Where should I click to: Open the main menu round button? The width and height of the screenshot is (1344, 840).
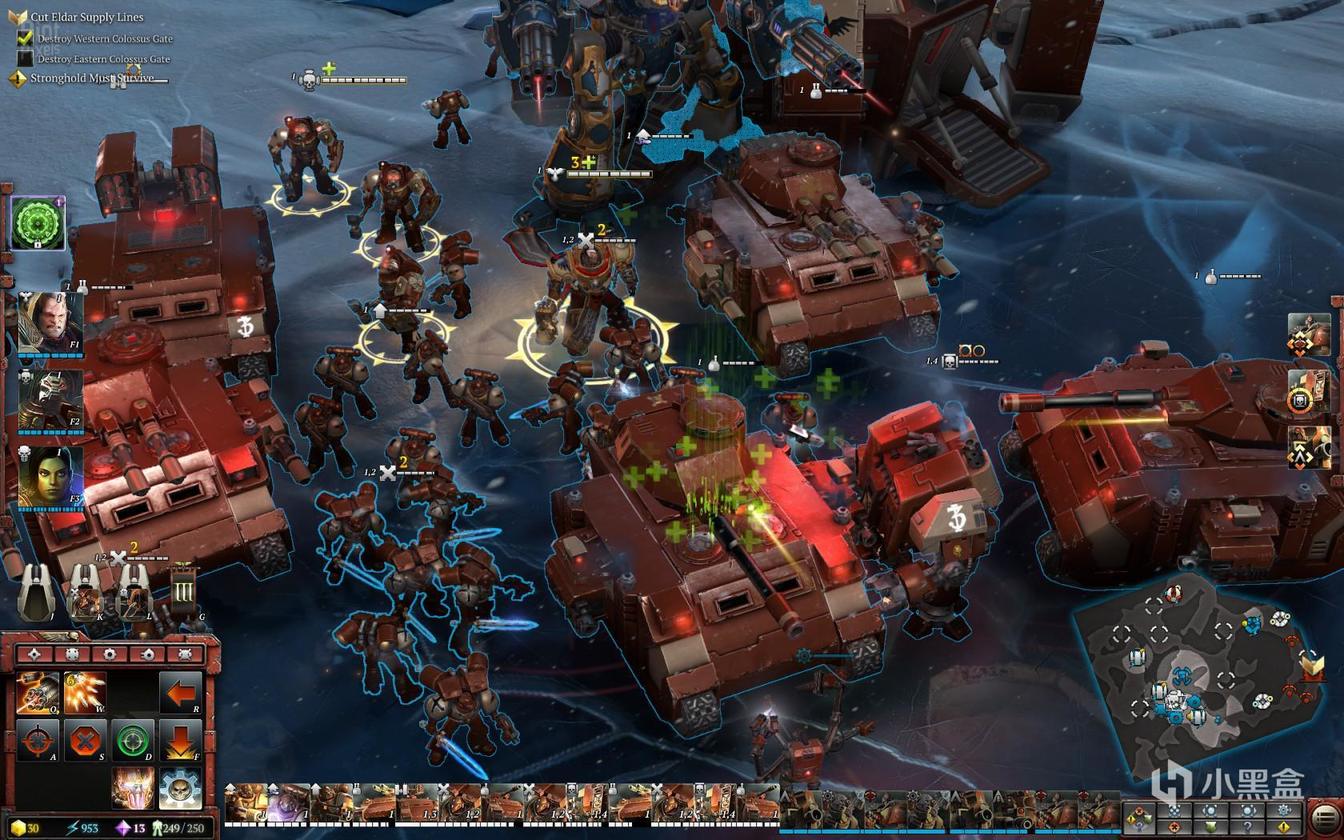click(1324, 817)
